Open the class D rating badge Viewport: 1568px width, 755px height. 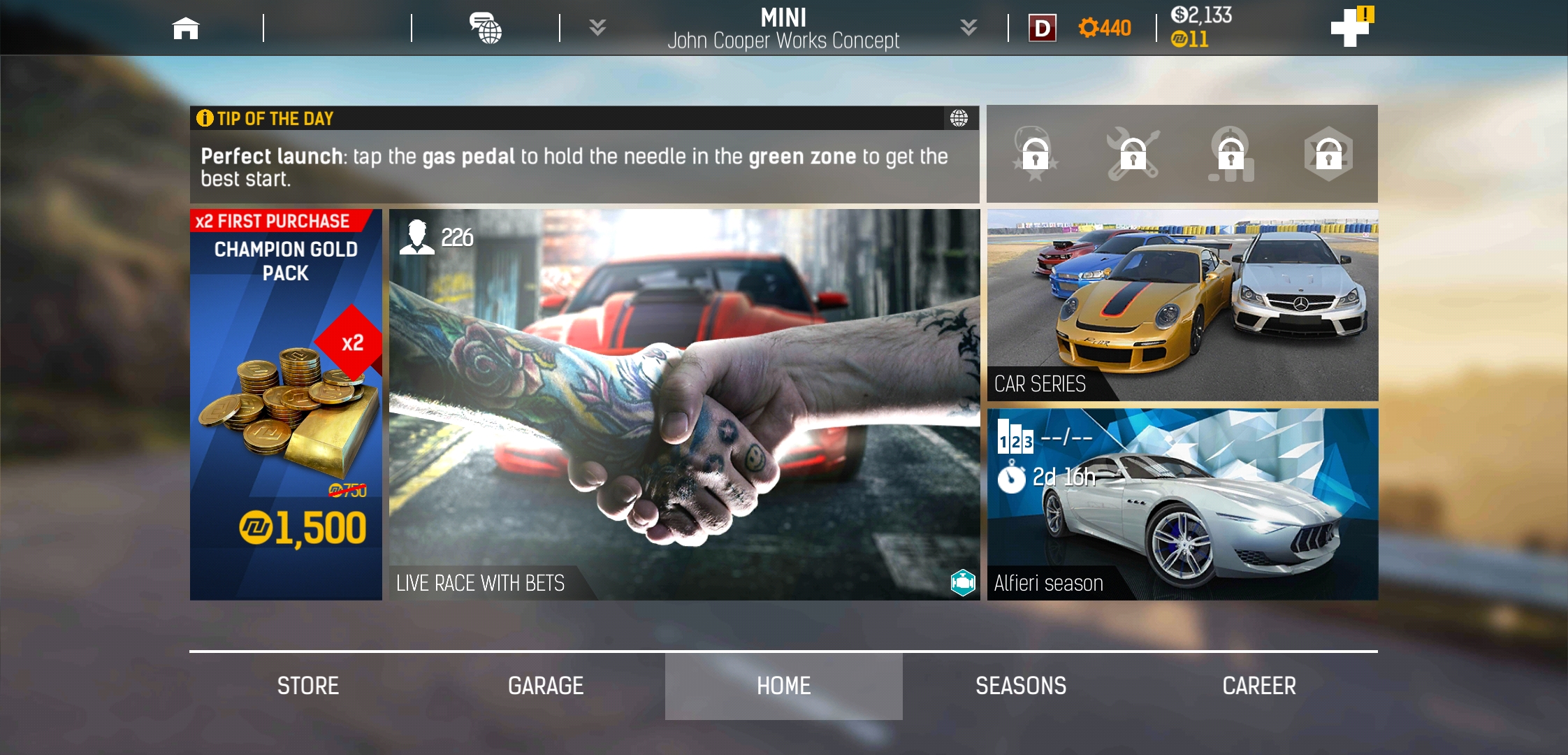tap(1042, 28)
